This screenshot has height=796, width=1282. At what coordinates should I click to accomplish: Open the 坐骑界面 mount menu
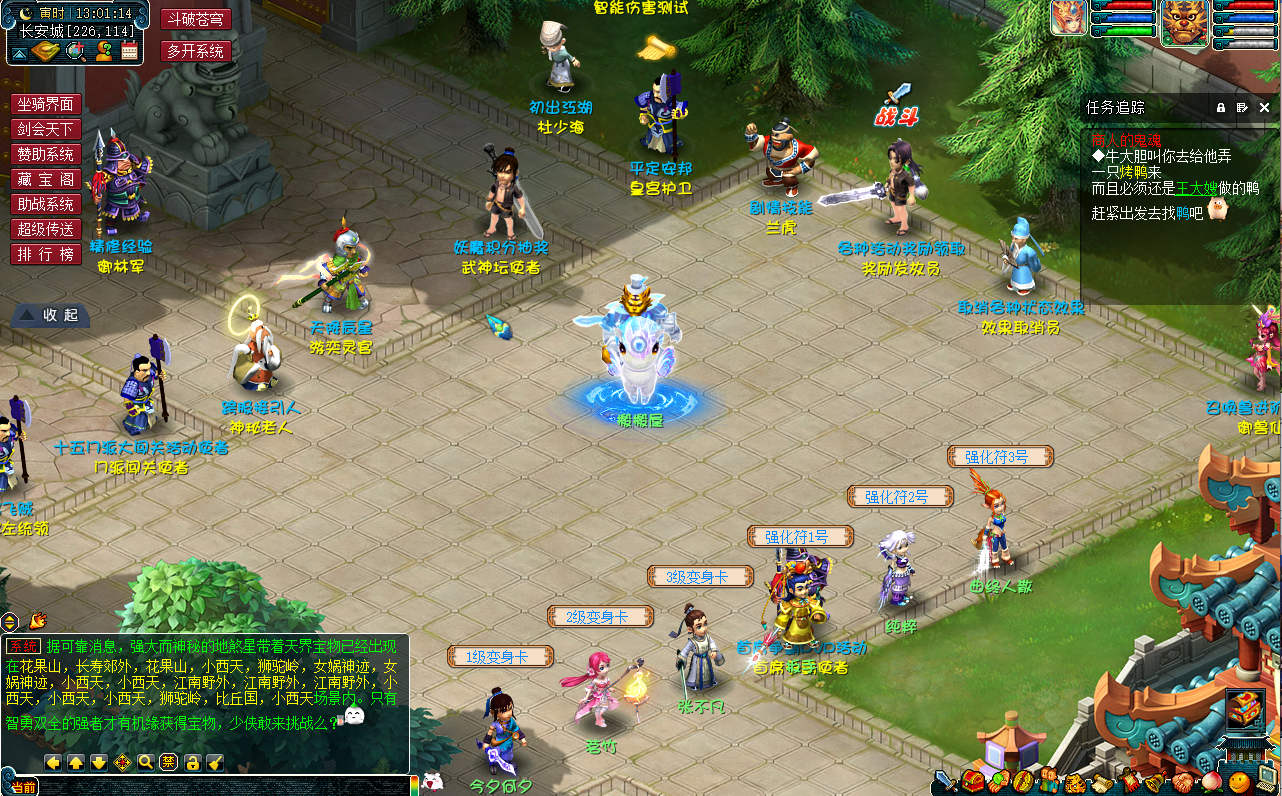pyautogui.click(x=46, y=104)
